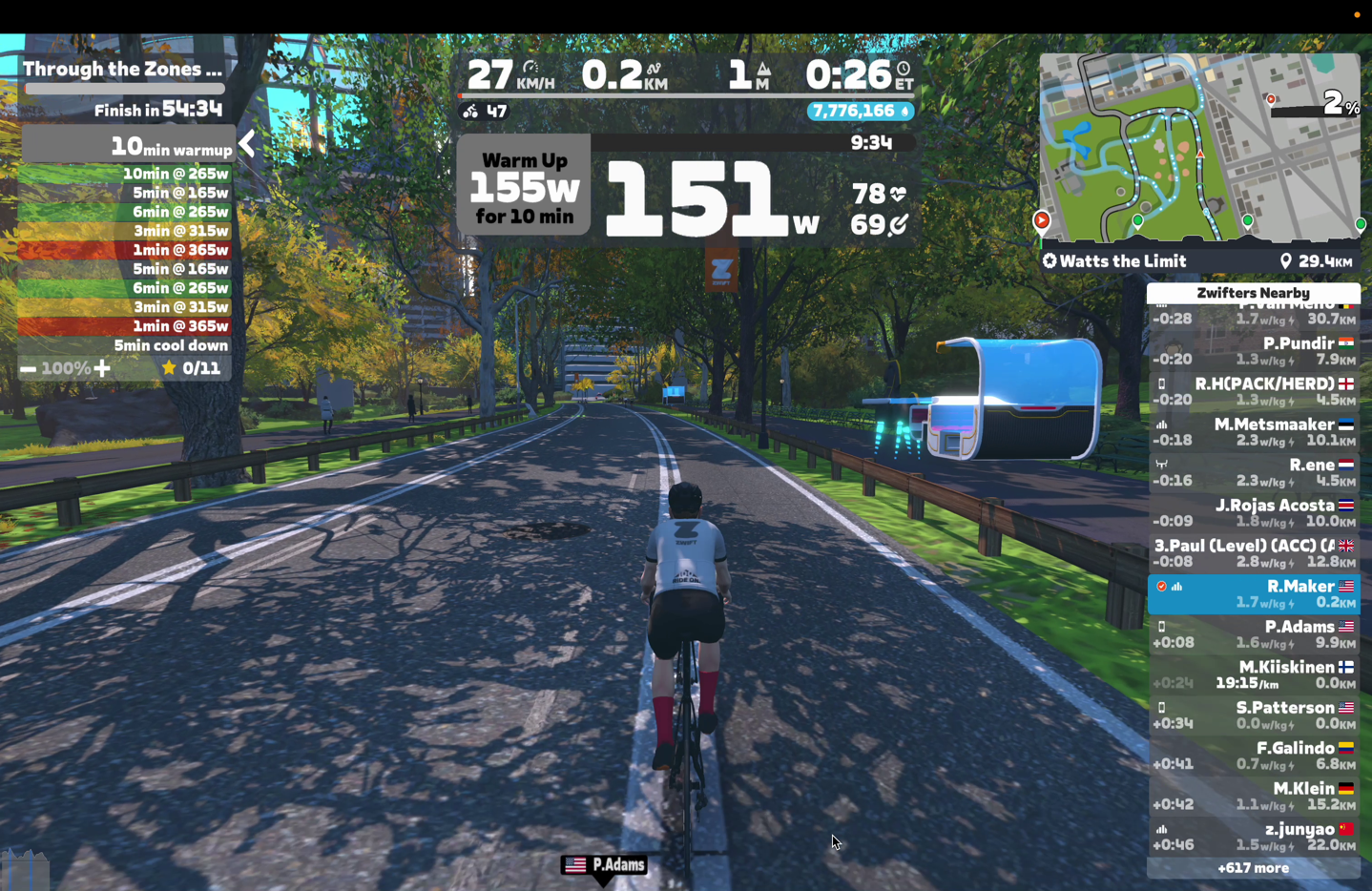View rider M.Kiiskinen in the list
This screenshot has width=1372, height=891.
point(1253,674)
